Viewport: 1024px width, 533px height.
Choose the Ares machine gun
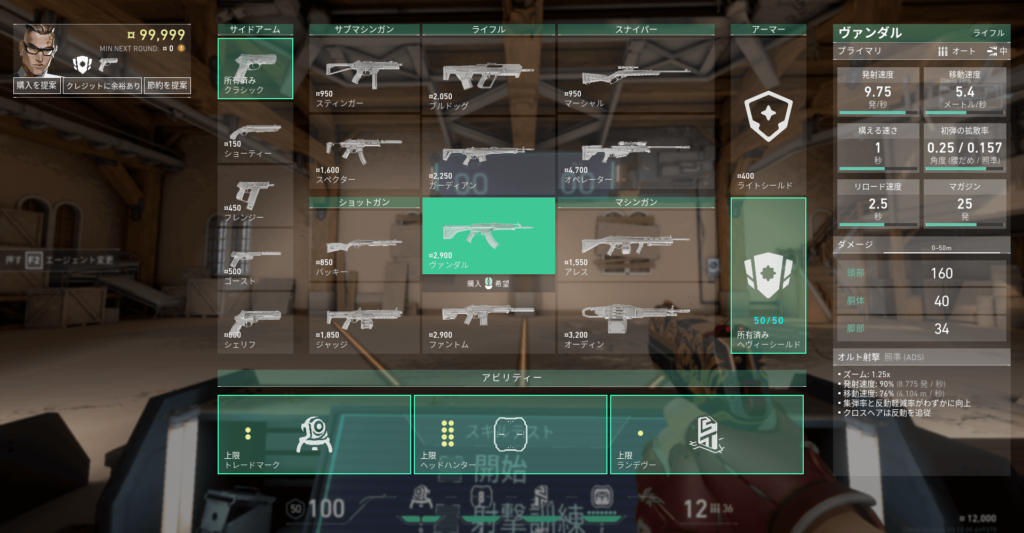click(635, 245)
